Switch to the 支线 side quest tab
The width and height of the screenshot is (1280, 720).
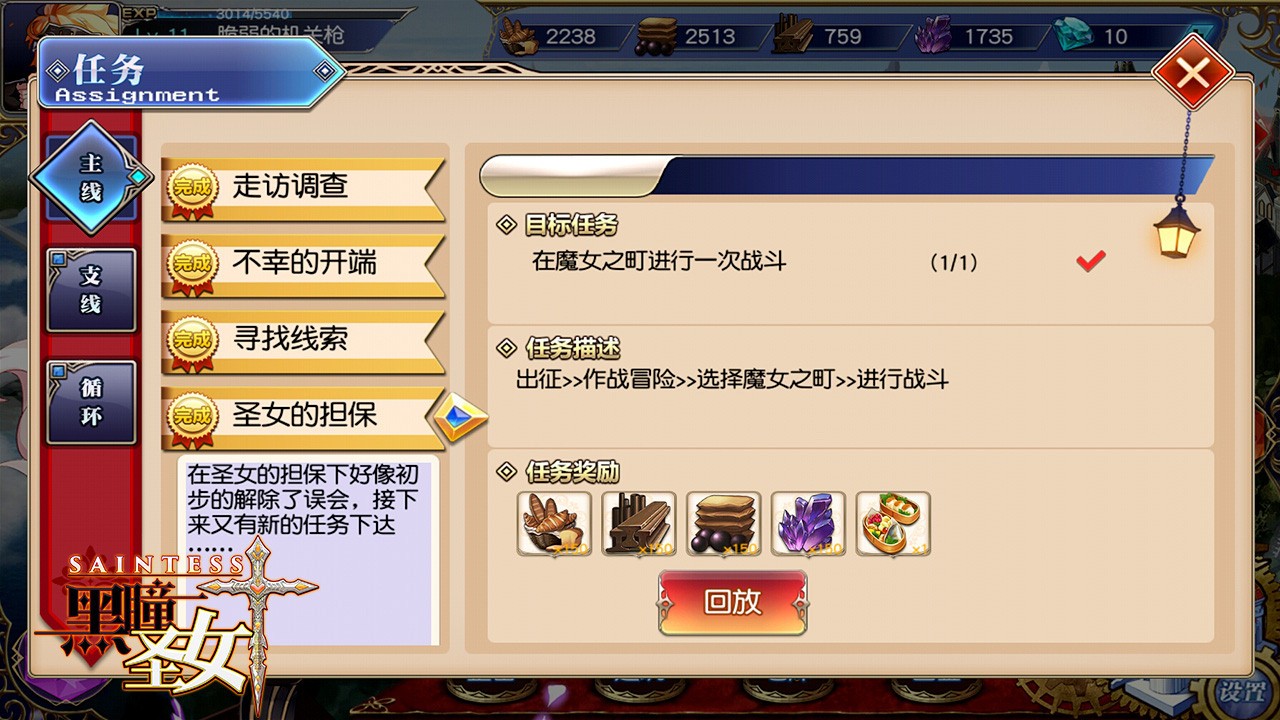[92, 289]
